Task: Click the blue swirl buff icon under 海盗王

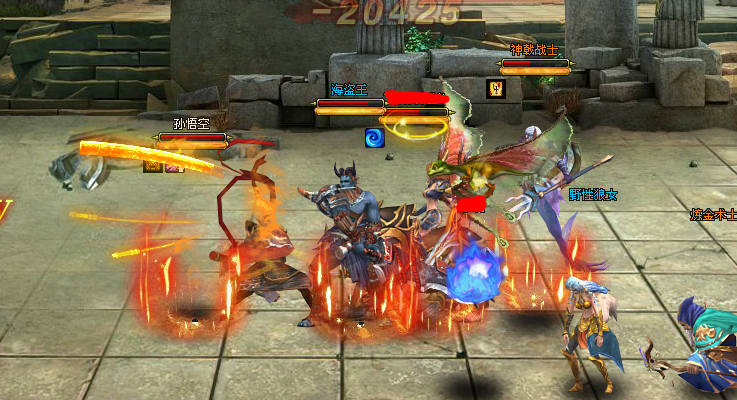Action: pos(375,138)
